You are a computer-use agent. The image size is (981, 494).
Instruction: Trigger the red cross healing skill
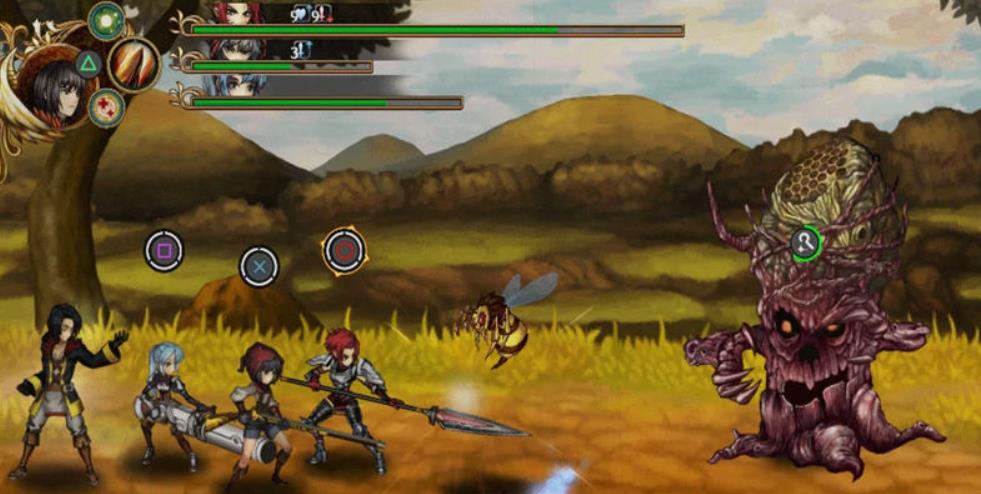pyautogui.click(x=106, y=108)
